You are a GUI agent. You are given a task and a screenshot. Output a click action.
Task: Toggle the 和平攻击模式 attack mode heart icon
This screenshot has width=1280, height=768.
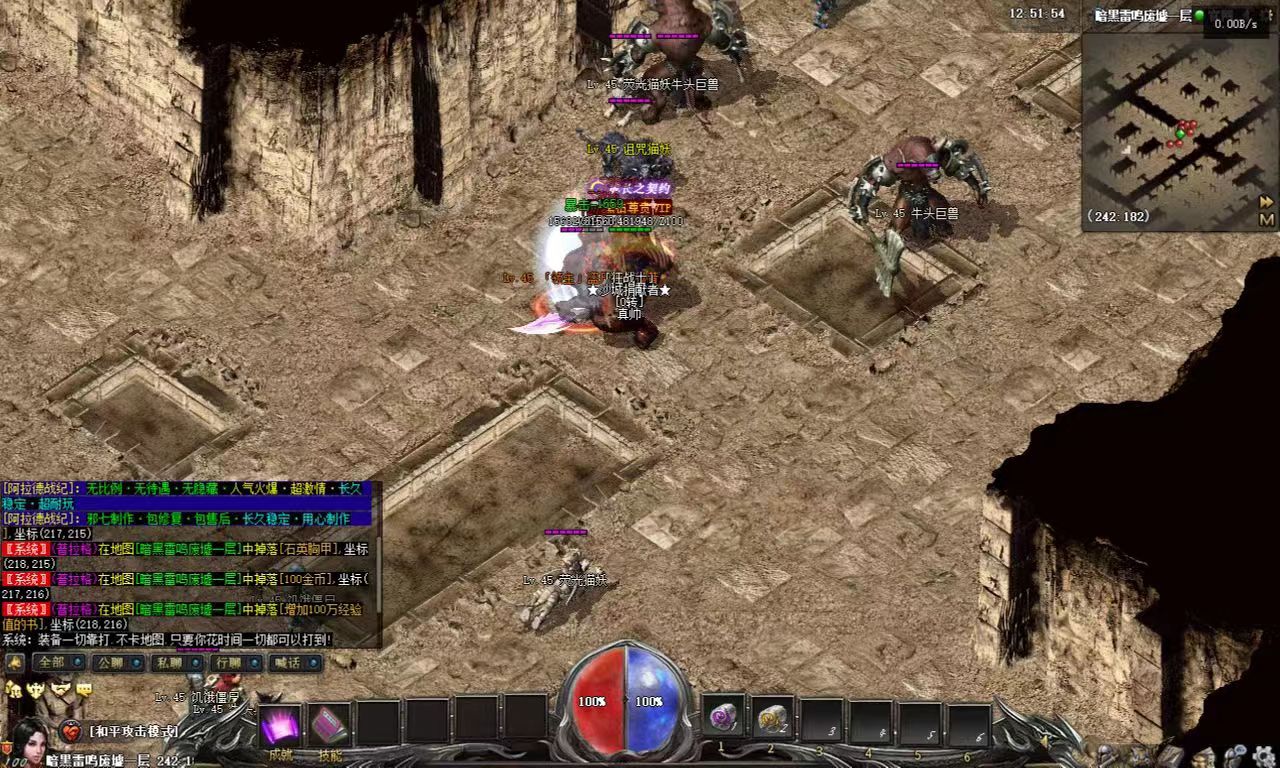coord(71,731)
